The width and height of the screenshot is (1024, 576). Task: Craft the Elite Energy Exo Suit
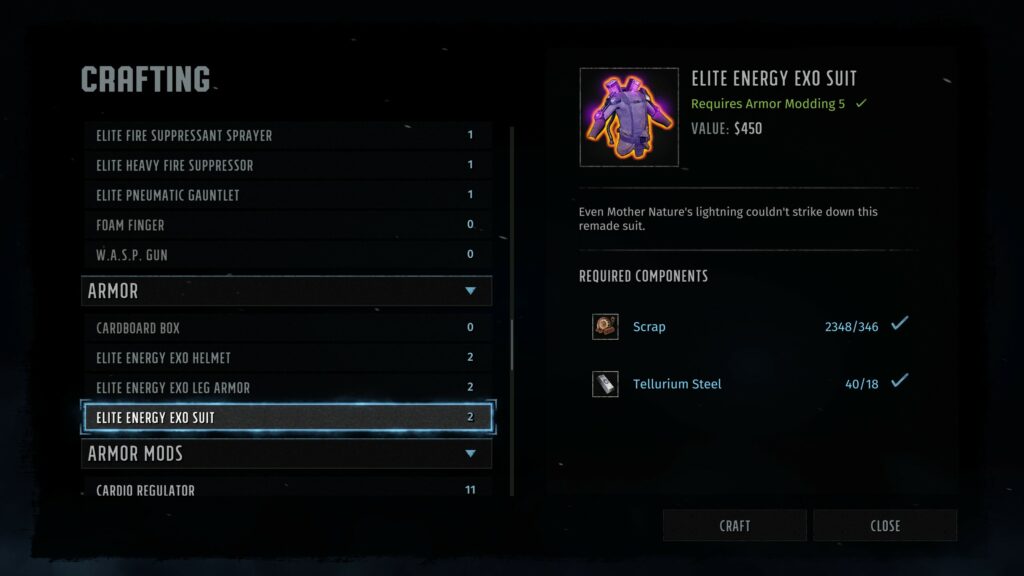(735, 525)
